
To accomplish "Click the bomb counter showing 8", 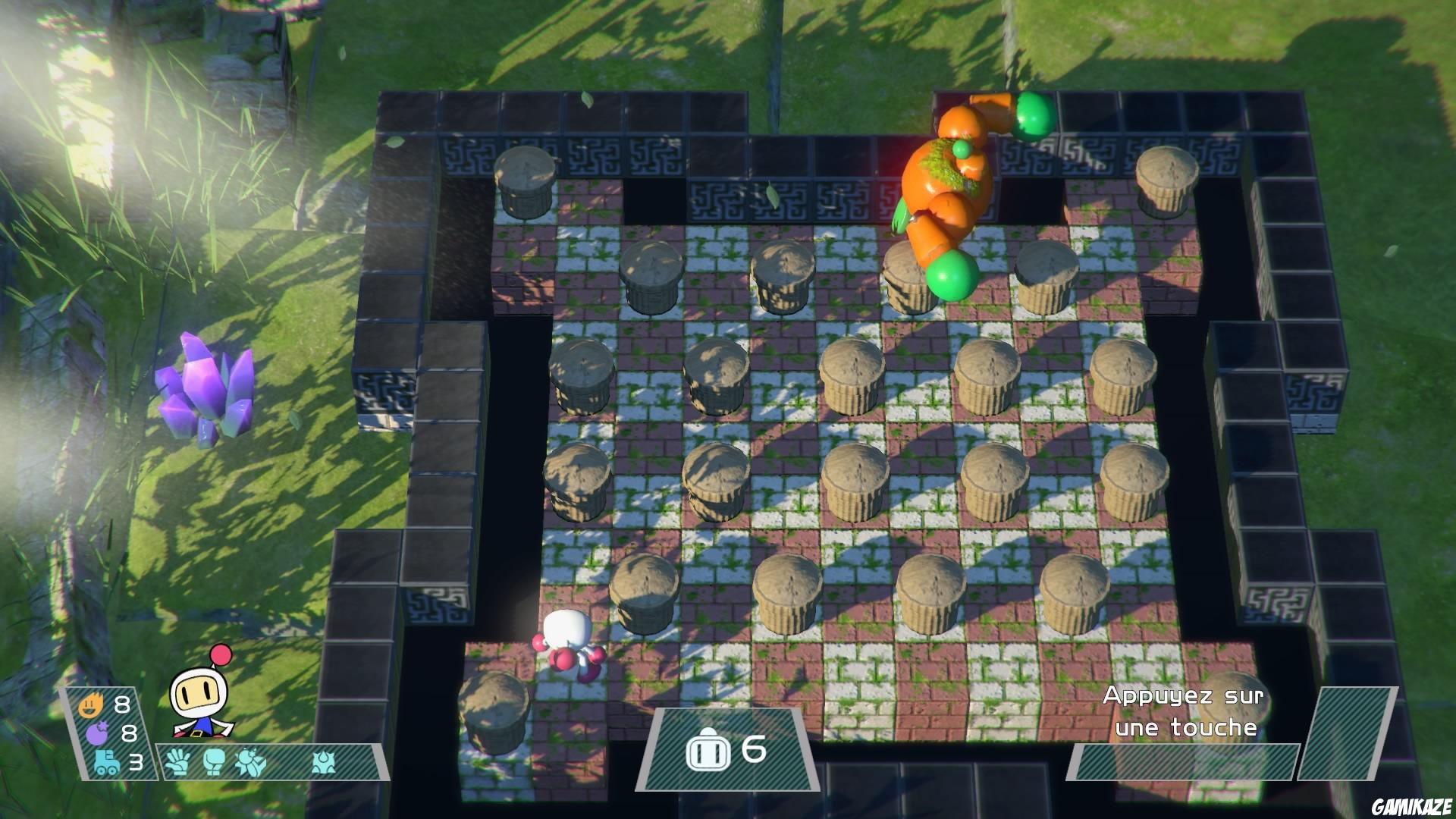I will [129, 733].
